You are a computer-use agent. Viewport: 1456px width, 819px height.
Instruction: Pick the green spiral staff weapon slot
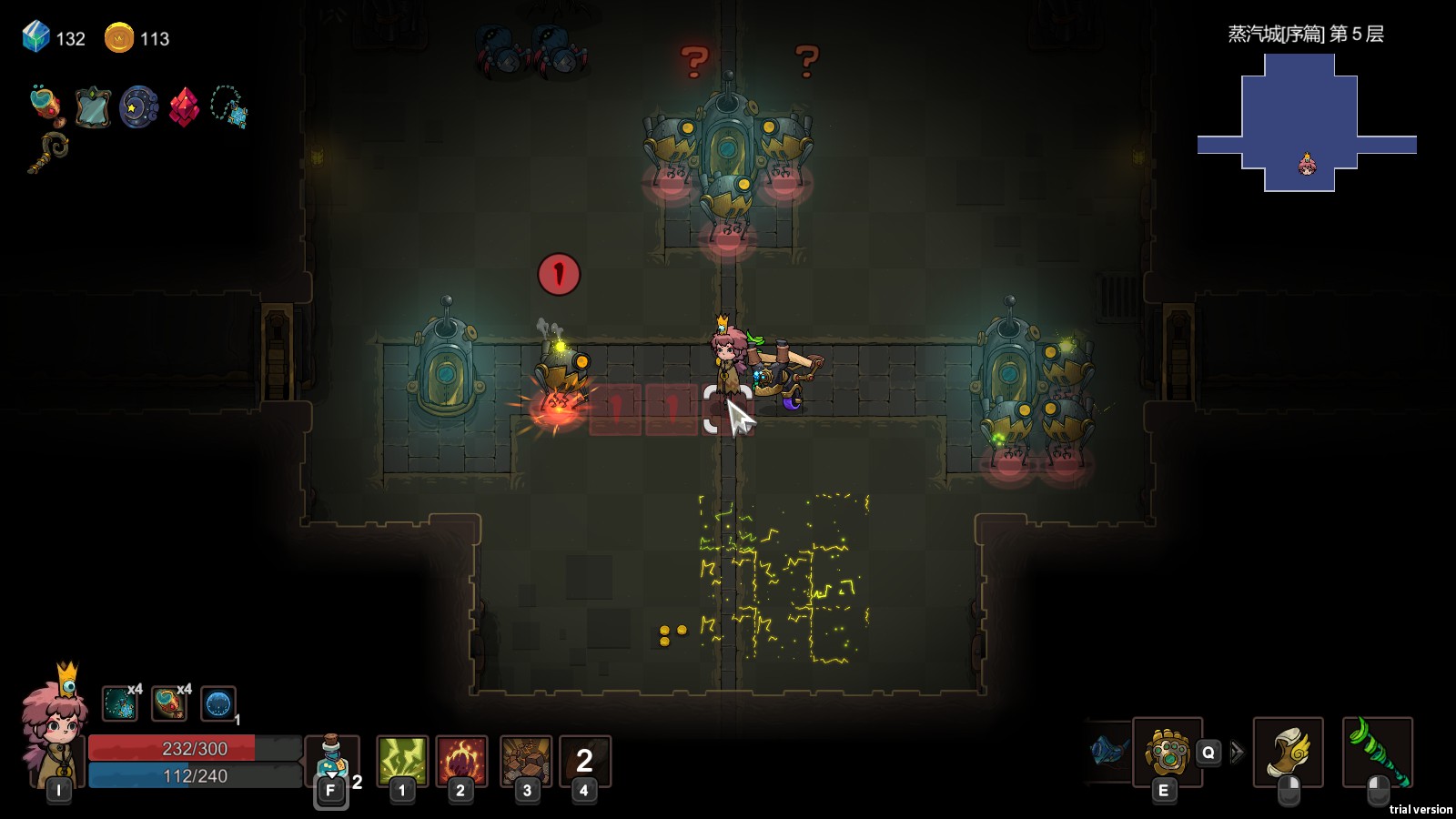pos(1377,752)
